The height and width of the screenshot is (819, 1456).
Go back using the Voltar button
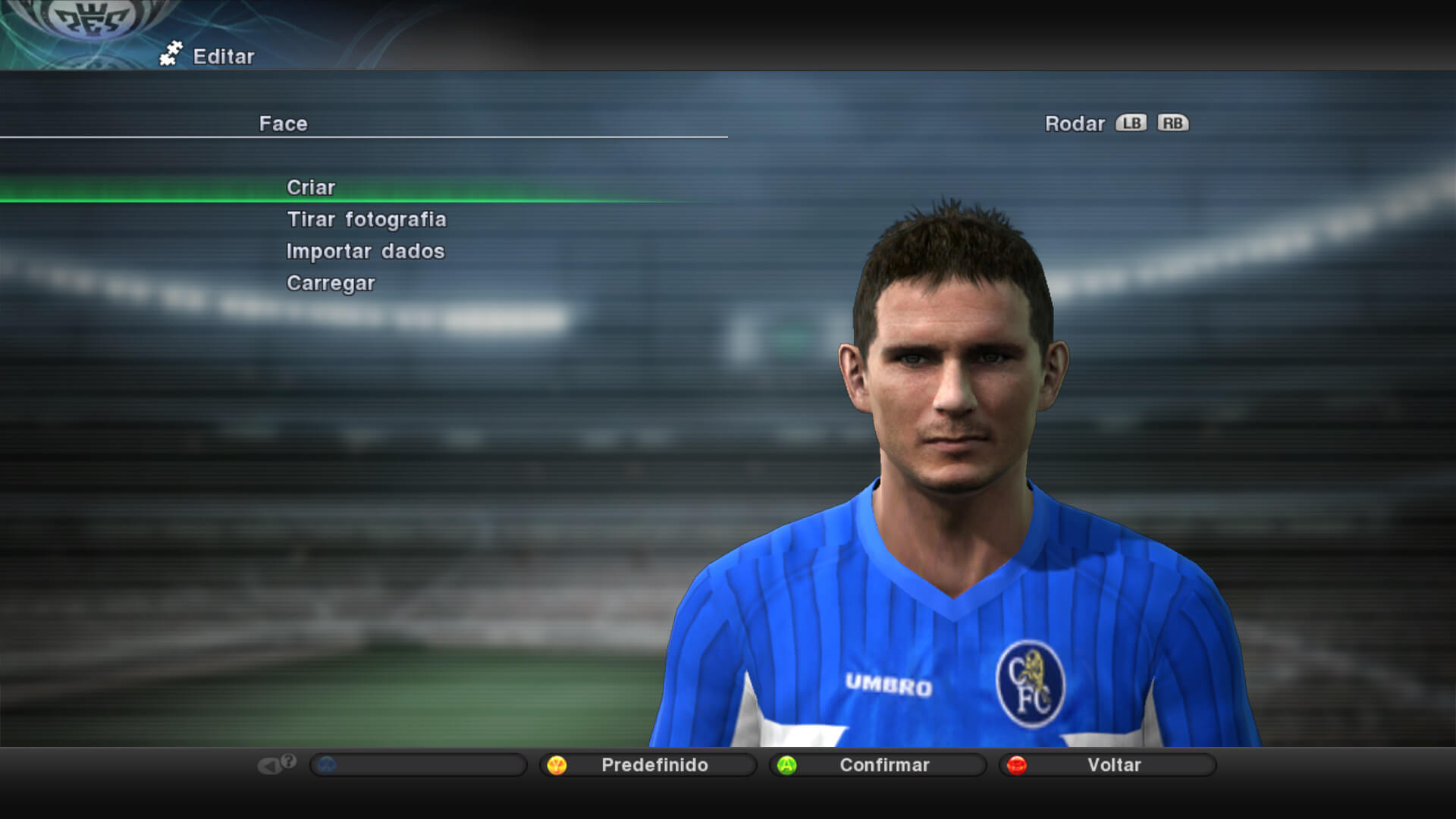1109,764
